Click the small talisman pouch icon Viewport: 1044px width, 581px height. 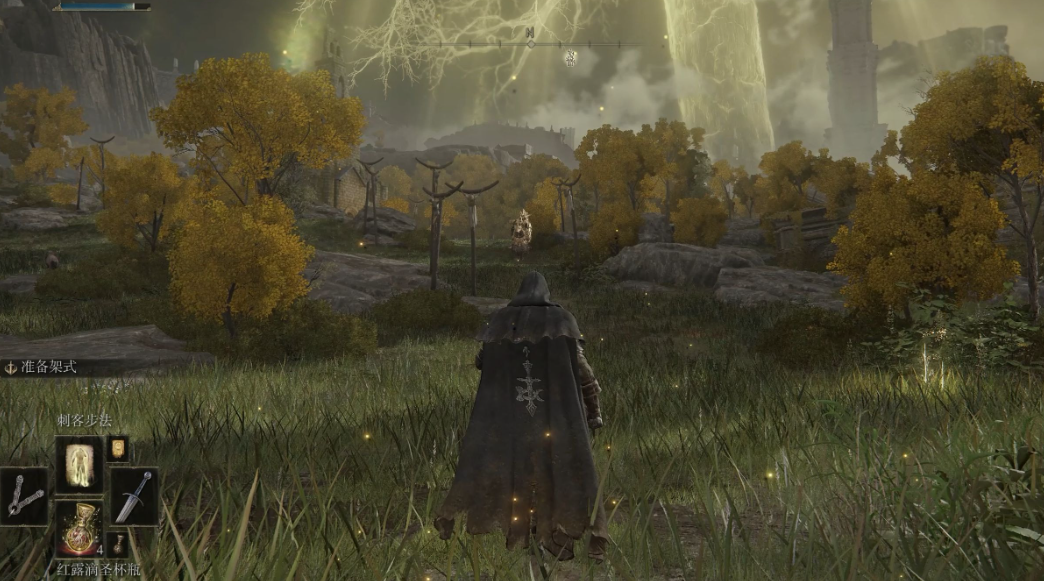(x=117, y=449)
